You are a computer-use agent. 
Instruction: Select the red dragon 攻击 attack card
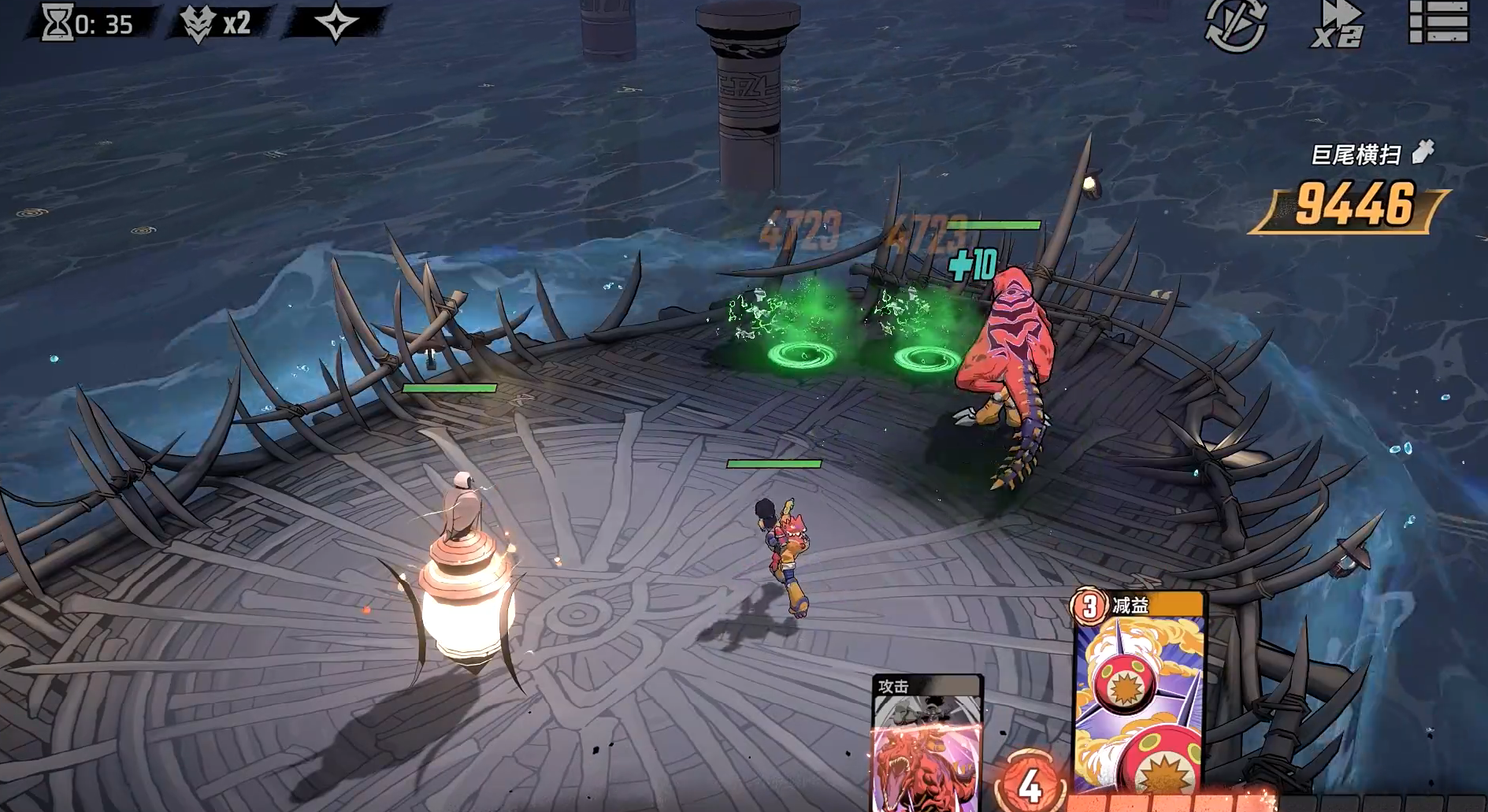(926, 744)
